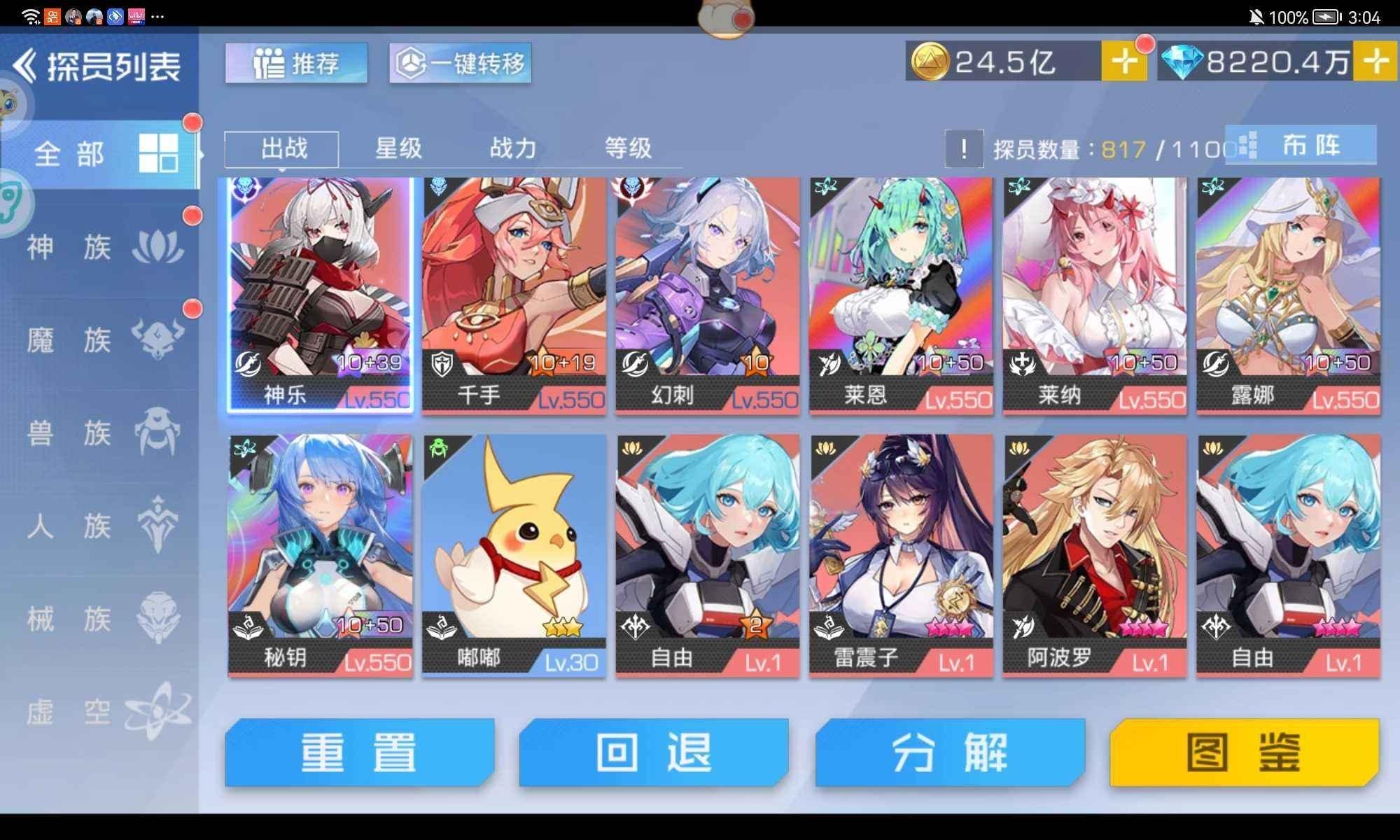The image size is (1400, 840).
Task: Select the 神乐 card currently highlighted
Action: (x=318, y=294)
